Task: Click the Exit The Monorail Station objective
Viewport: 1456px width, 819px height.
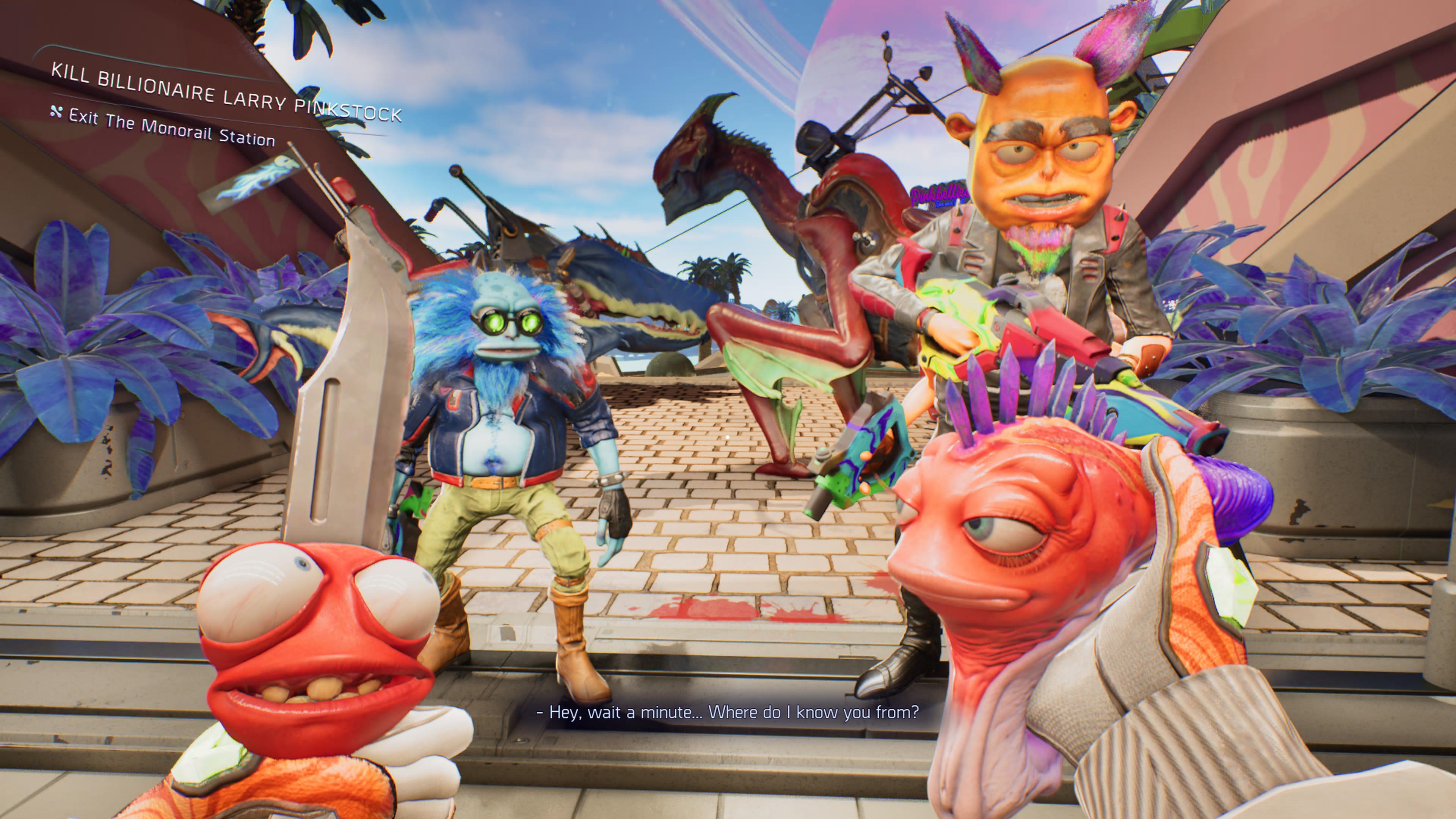Action: click(x=171, y=128)
